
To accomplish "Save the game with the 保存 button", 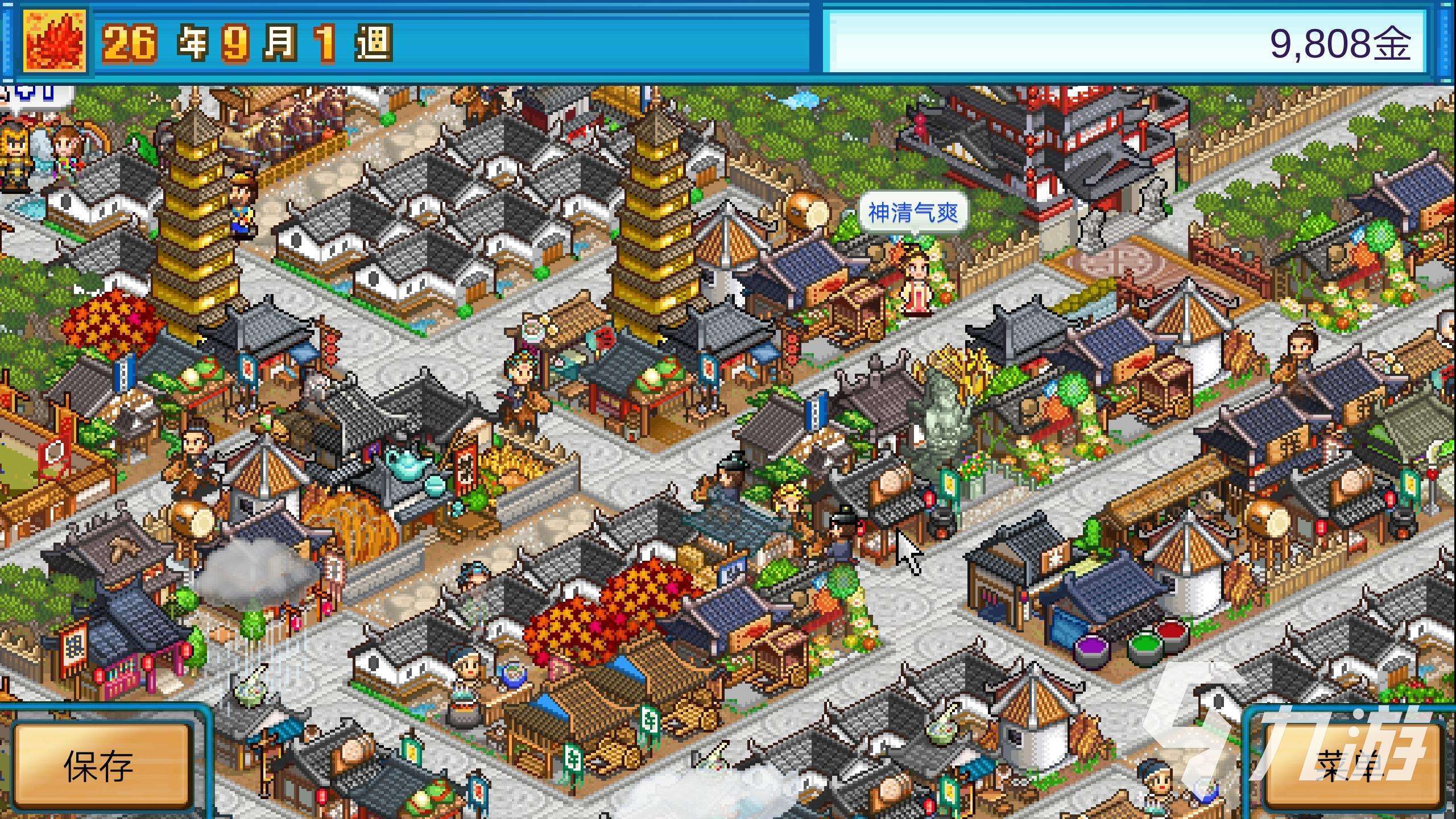I will point(101,765).
